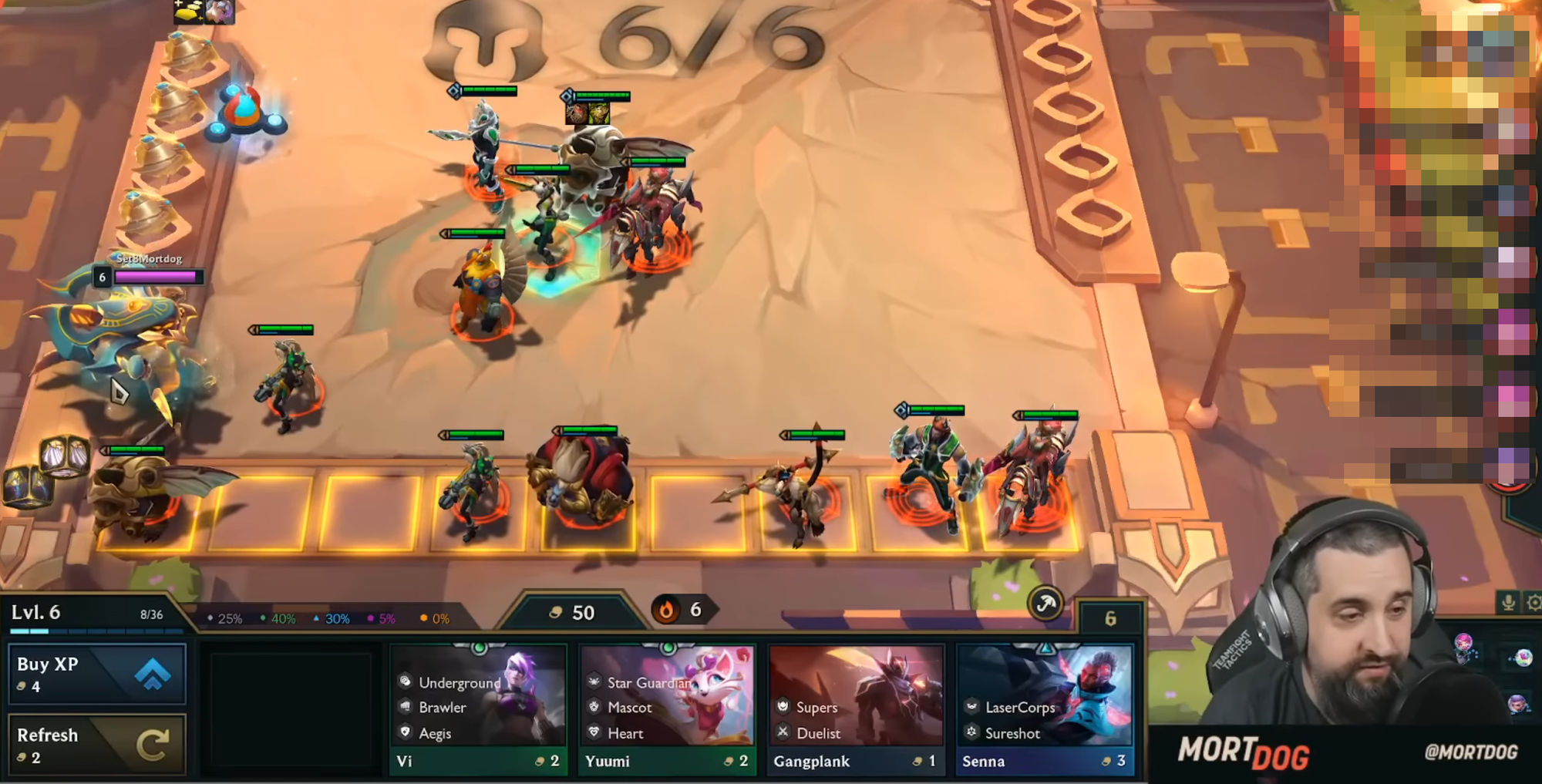1542x784 pixels.
Task: Select the Underground trait icon on Vi's card
Action: pos(405,683)
